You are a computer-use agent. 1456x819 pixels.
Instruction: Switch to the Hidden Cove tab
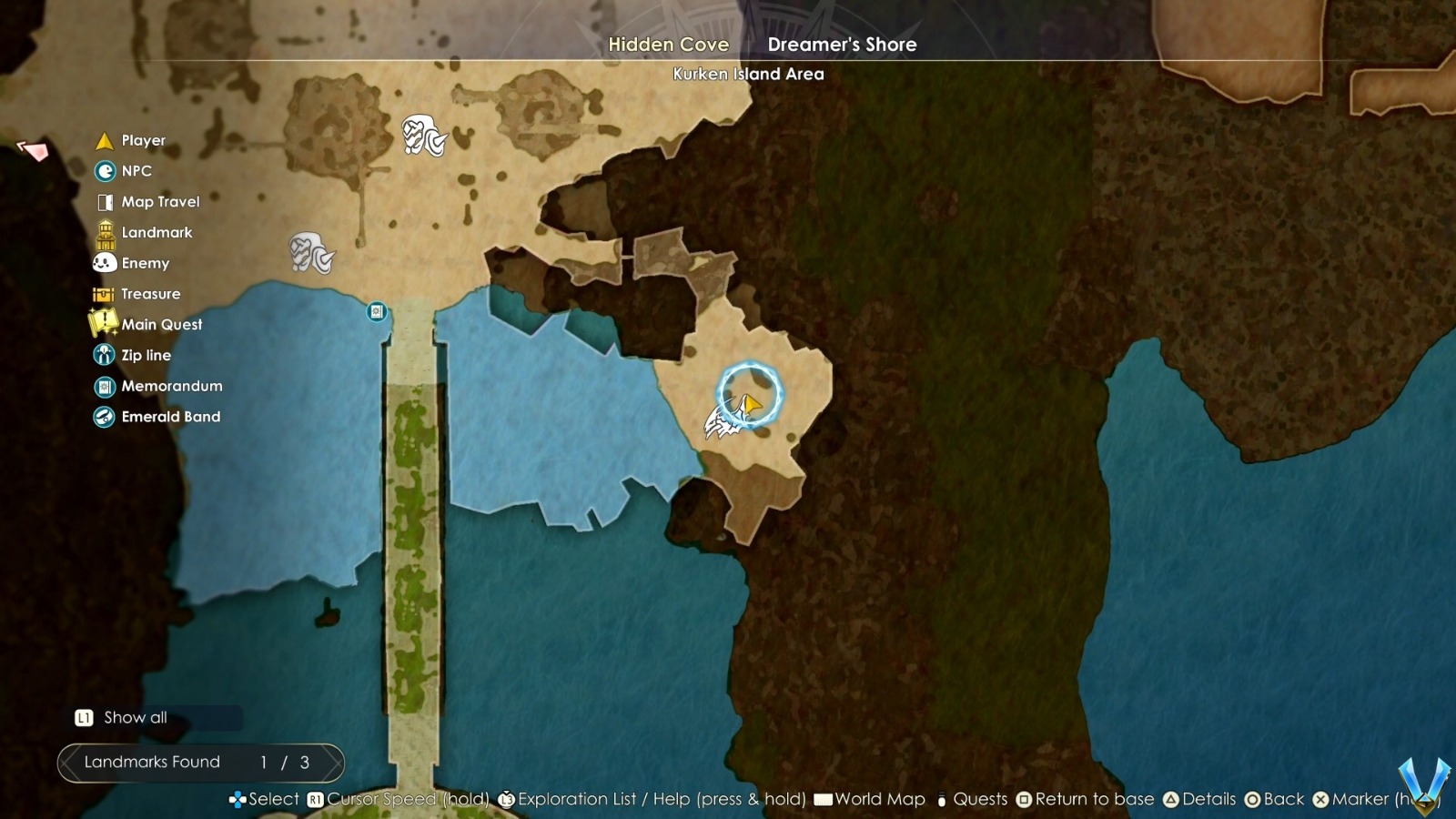click(x=669, y=44)
